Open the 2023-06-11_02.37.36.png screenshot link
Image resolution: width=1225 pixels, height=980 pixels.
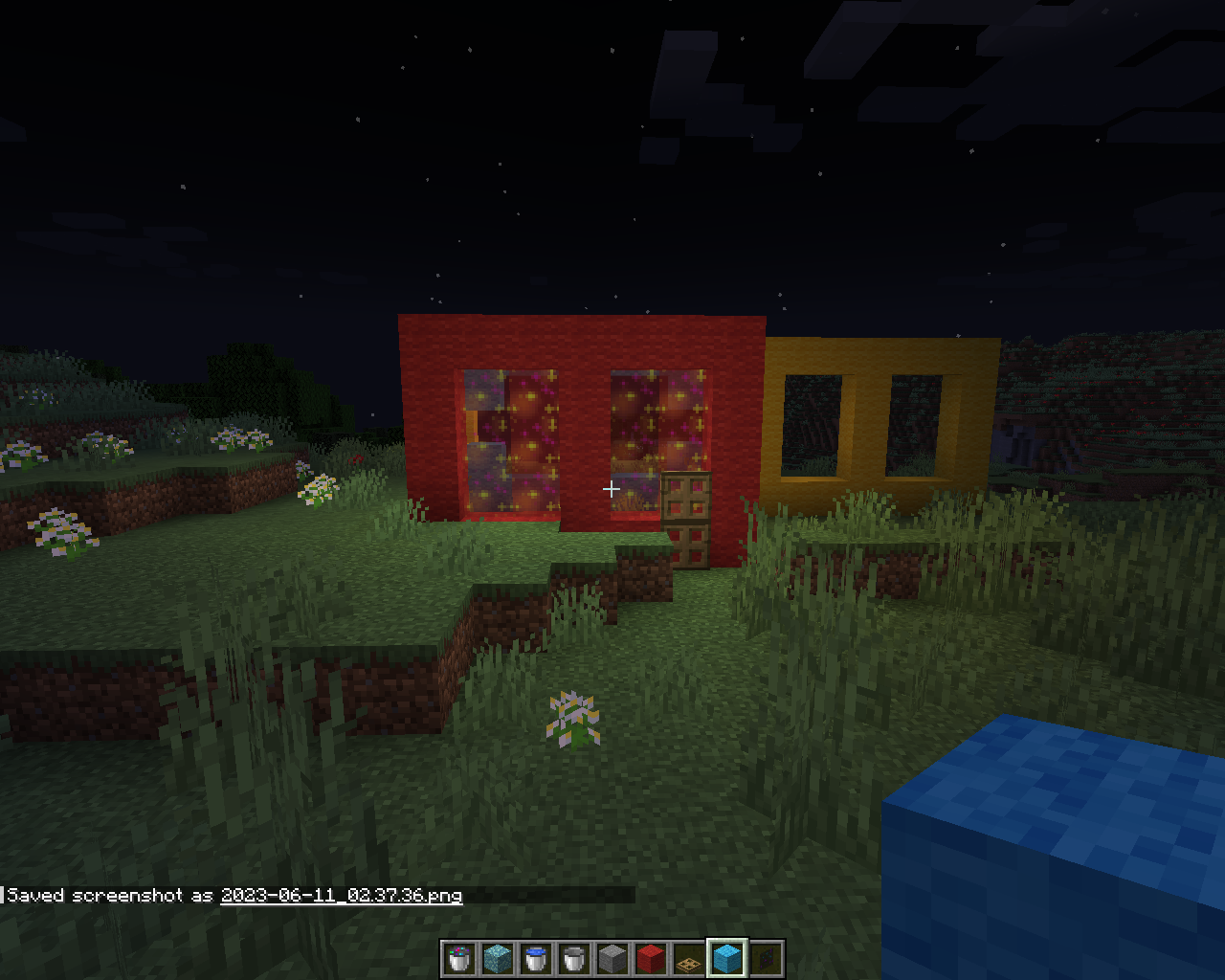pos(341,896)
